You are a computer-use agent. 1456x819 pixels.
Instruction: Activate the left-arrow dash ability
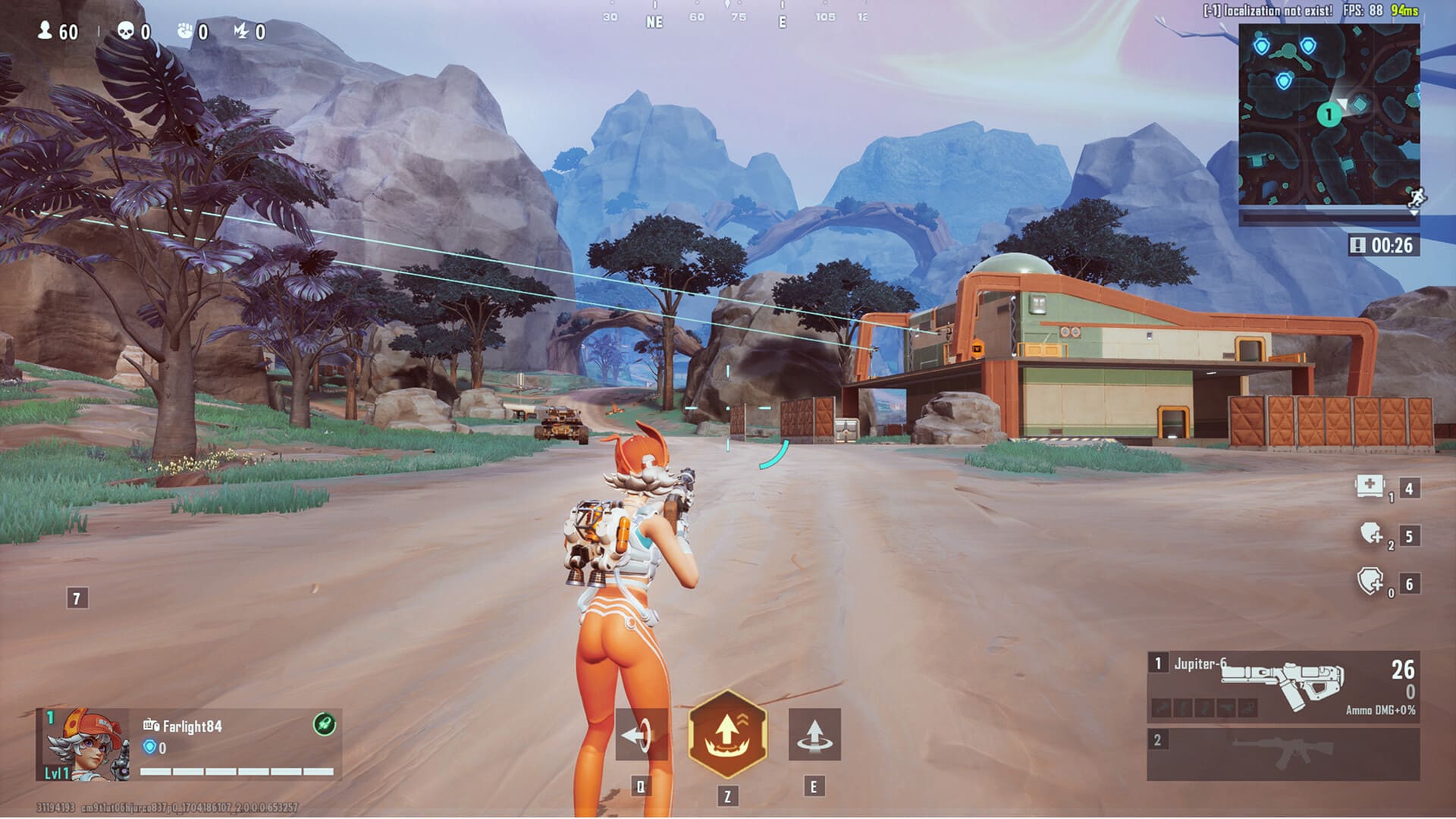(x=641, y=734)
